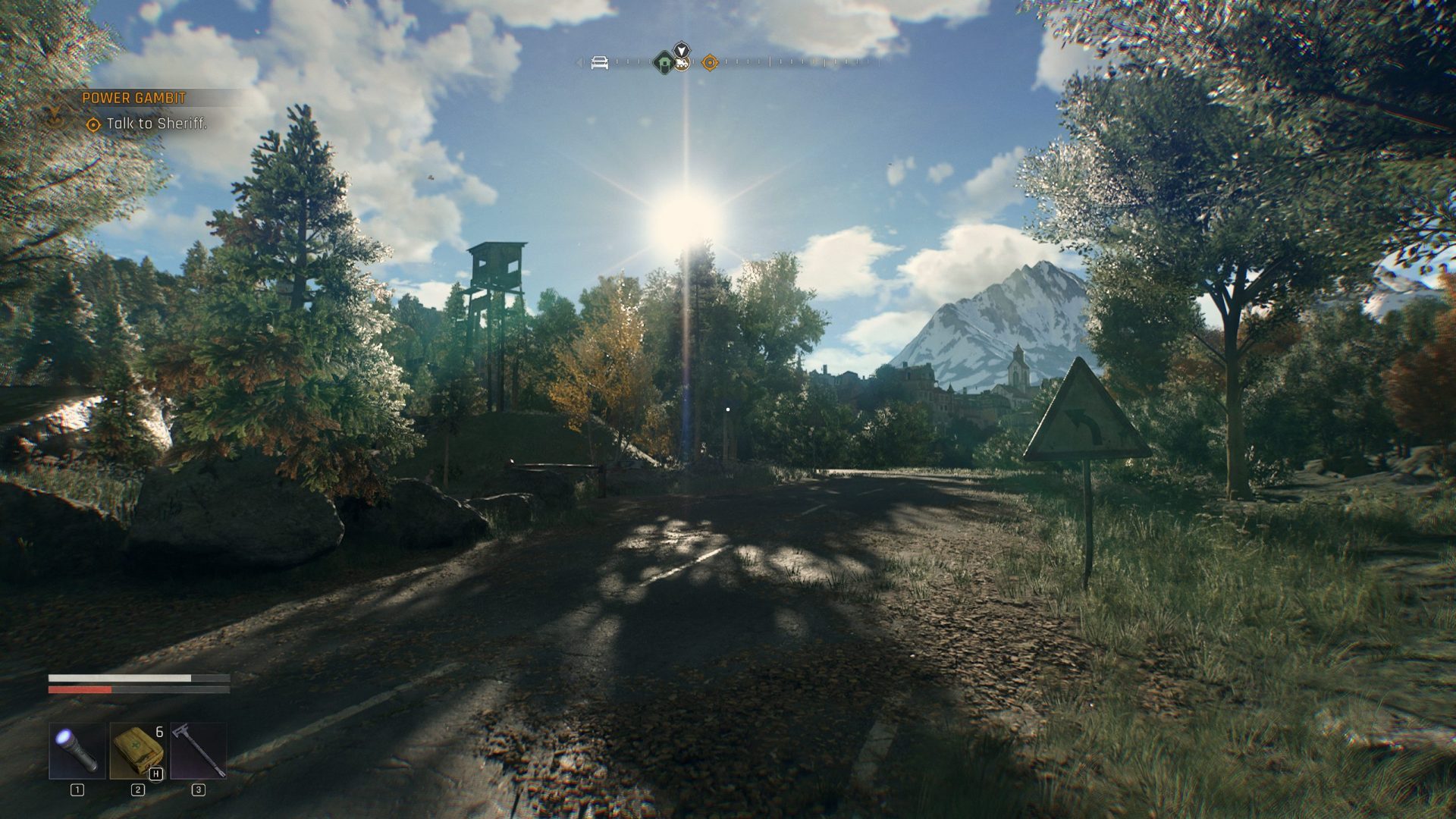The height and width of the screenshot is (819, 1456).
Task: Expand the left chevron on the compass bar
Action: click(579, 62)
